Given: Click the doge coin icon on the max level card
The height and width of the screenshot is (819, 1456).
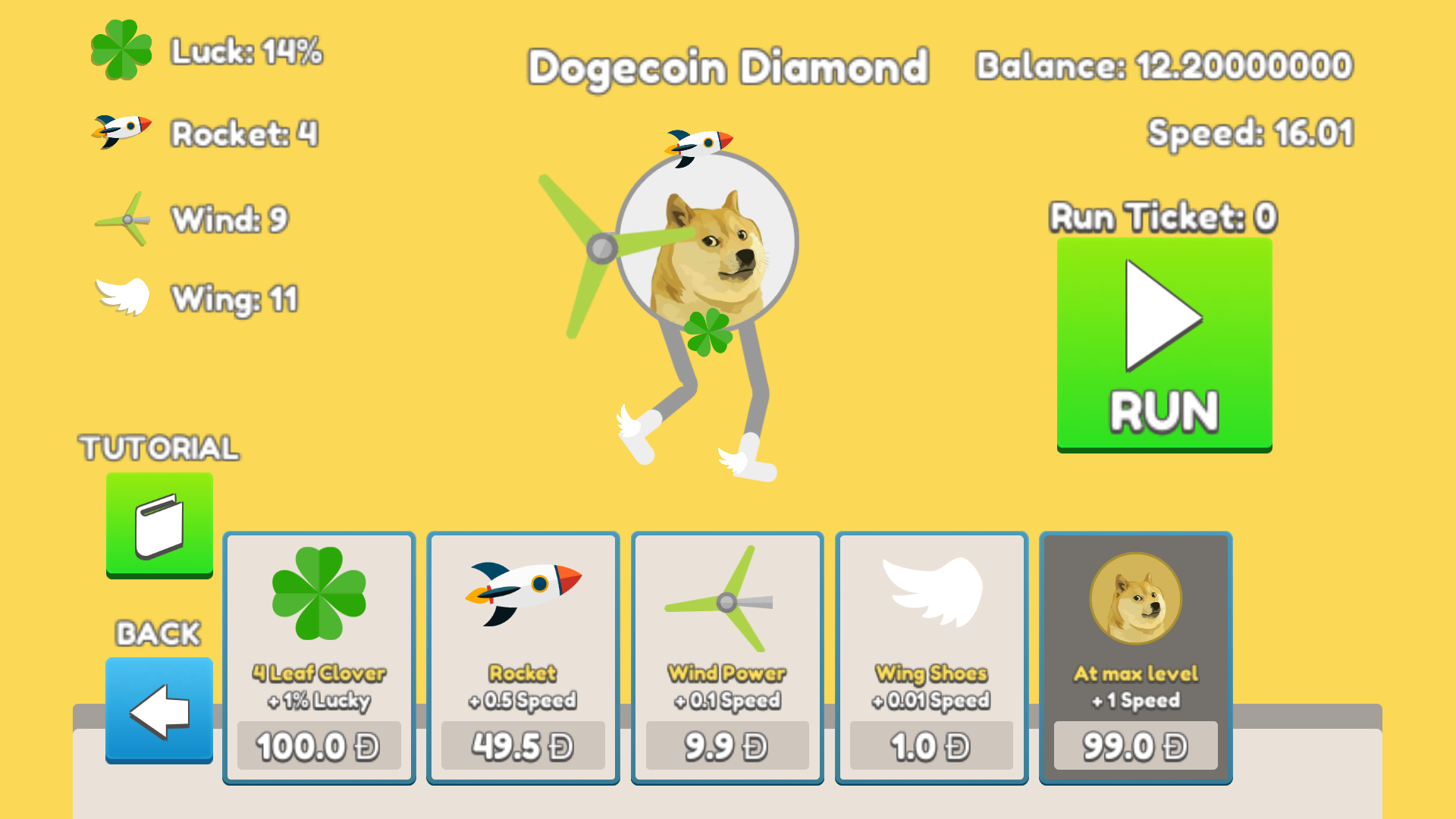Looking at the screenshot, I should click(x=1134, y=599).
